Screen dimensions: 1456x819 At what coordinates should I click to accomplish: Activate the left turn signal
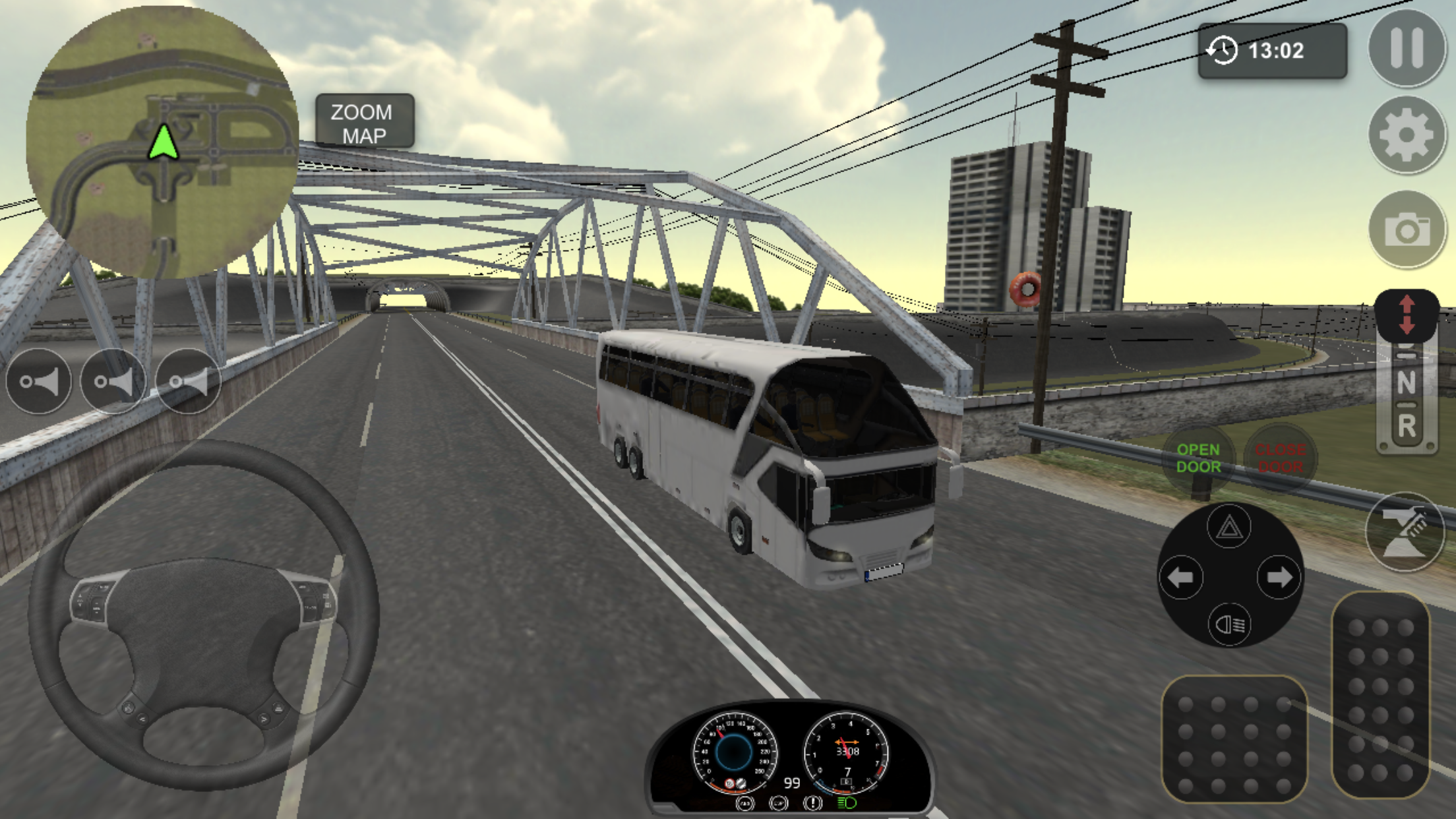coord(1180,578)
